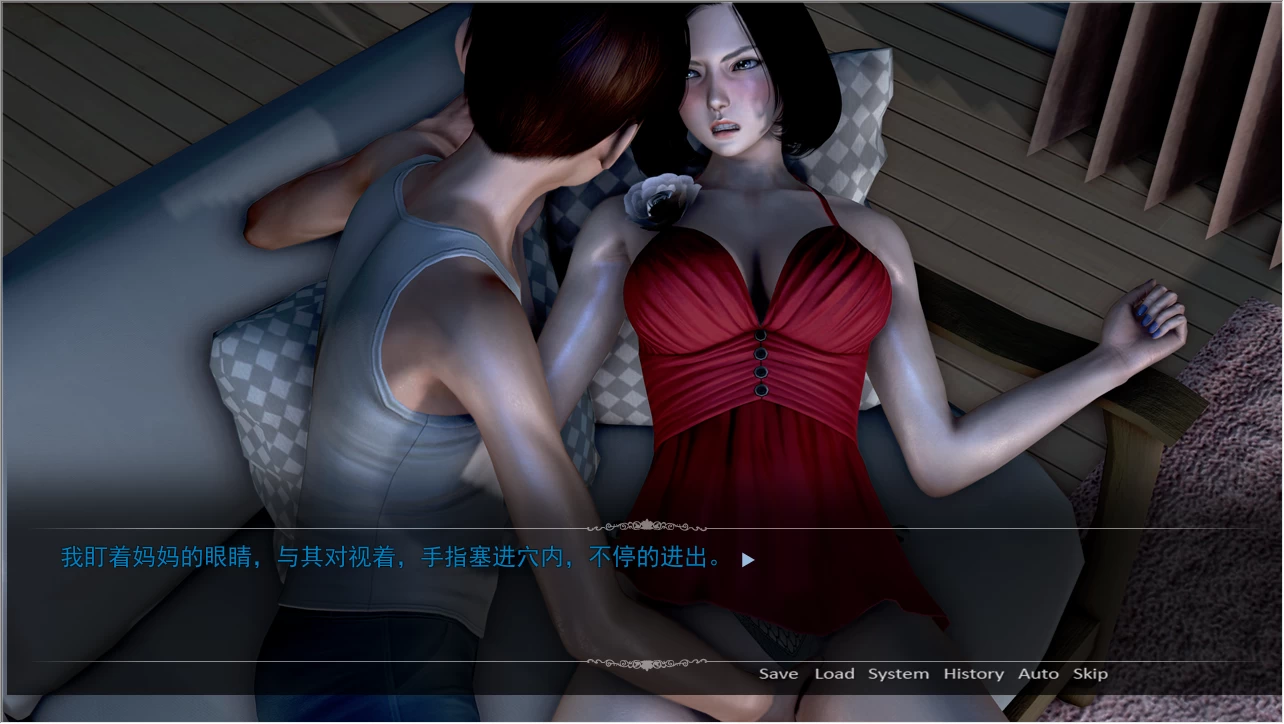Open History to review past lines
The height and width of the screenshot is (724, 1284).
[972, 674]
